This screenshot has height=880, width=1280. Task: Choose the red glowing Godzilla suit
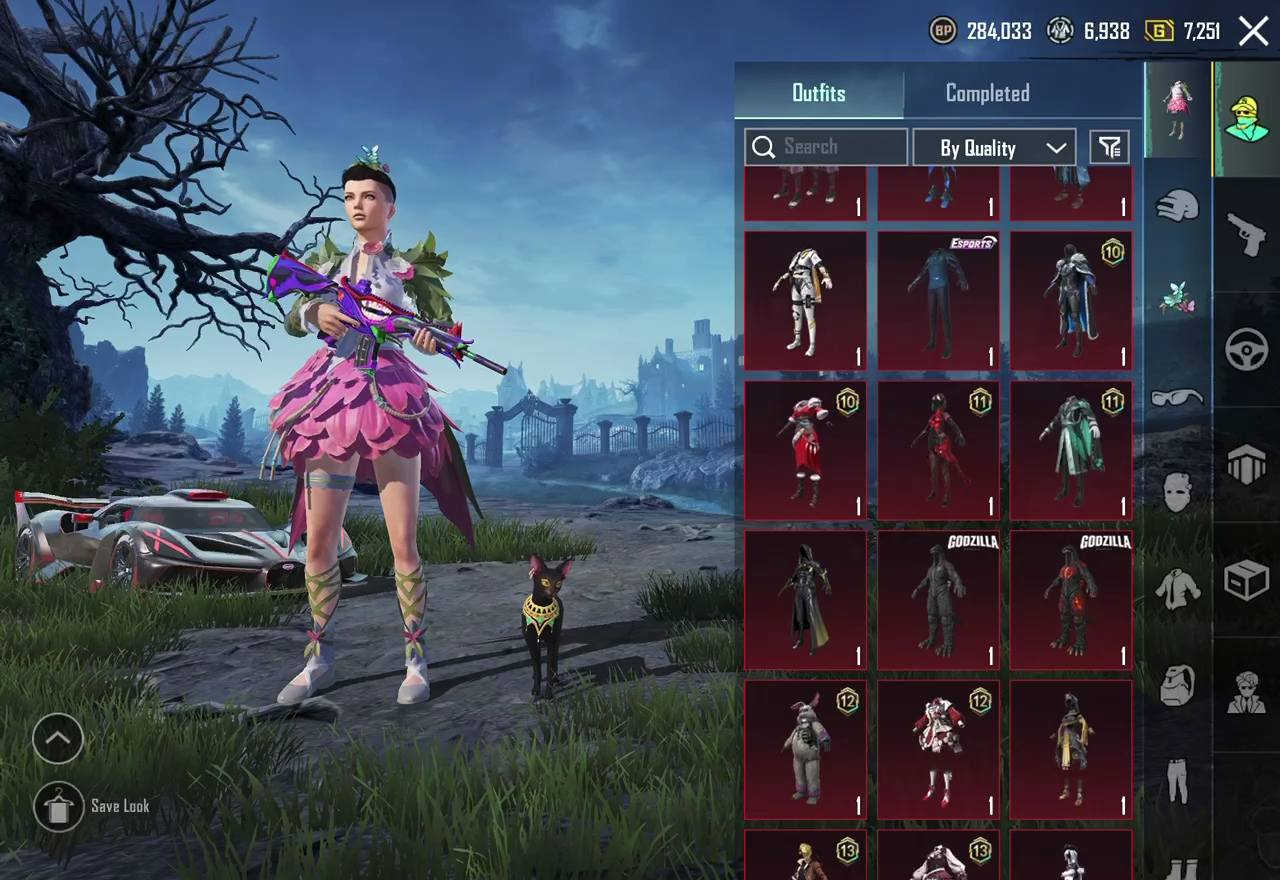coord(1071,600)
